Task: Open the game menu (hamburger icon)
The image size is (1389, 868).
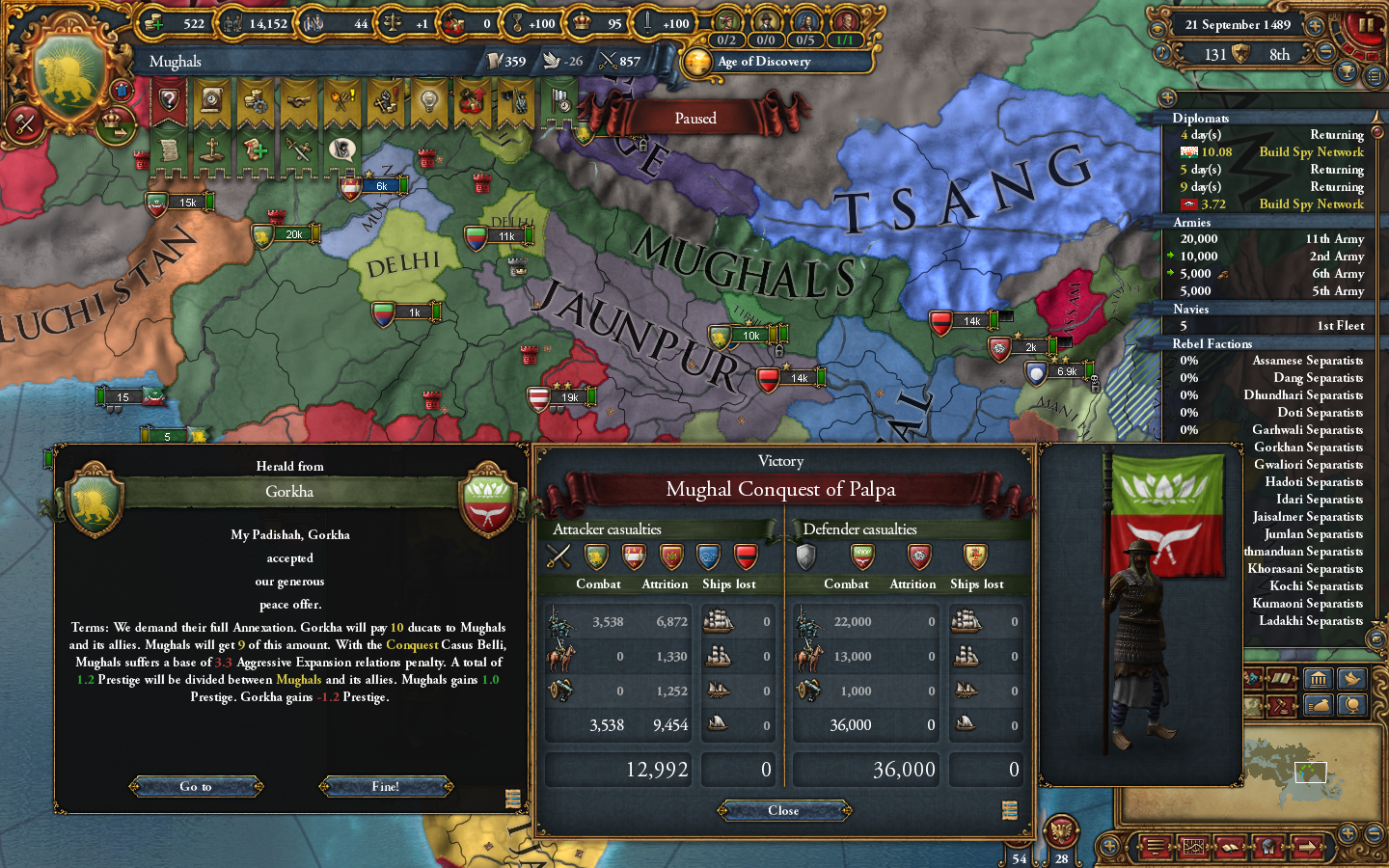Action: (x=1154, y=846)
